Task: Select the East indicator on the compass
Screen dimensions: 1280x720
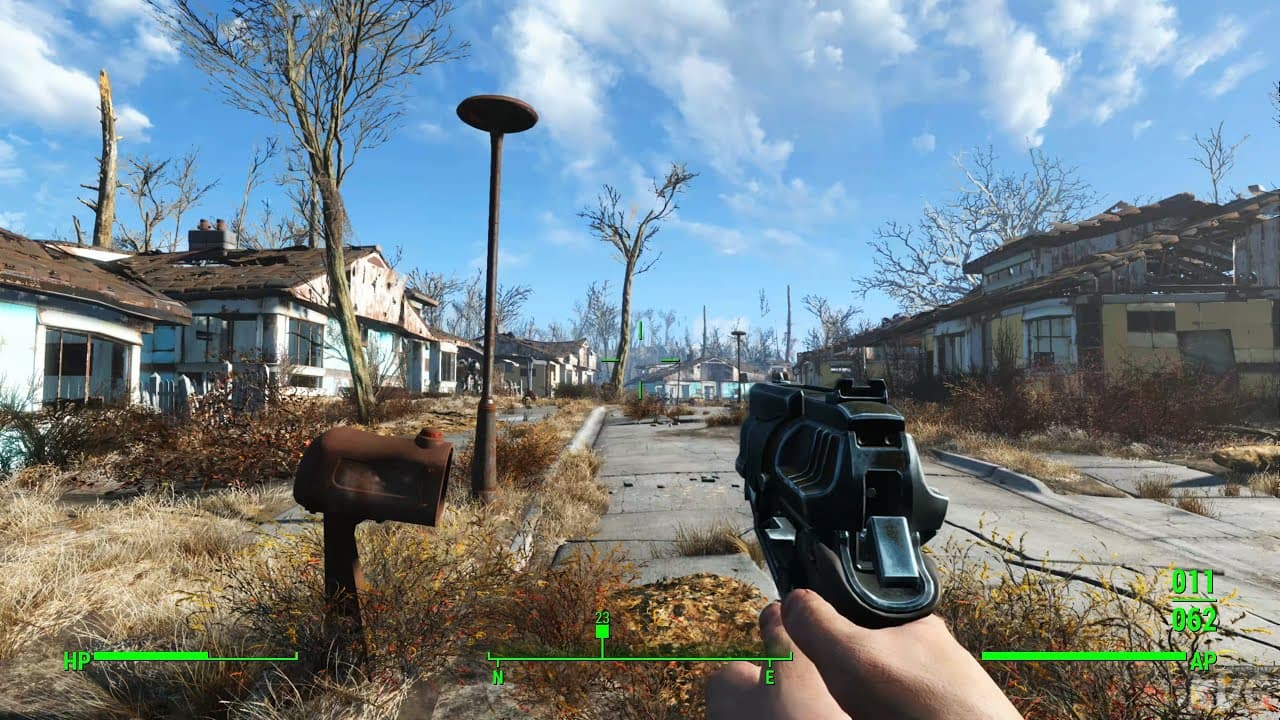Action: pos(770,675)
